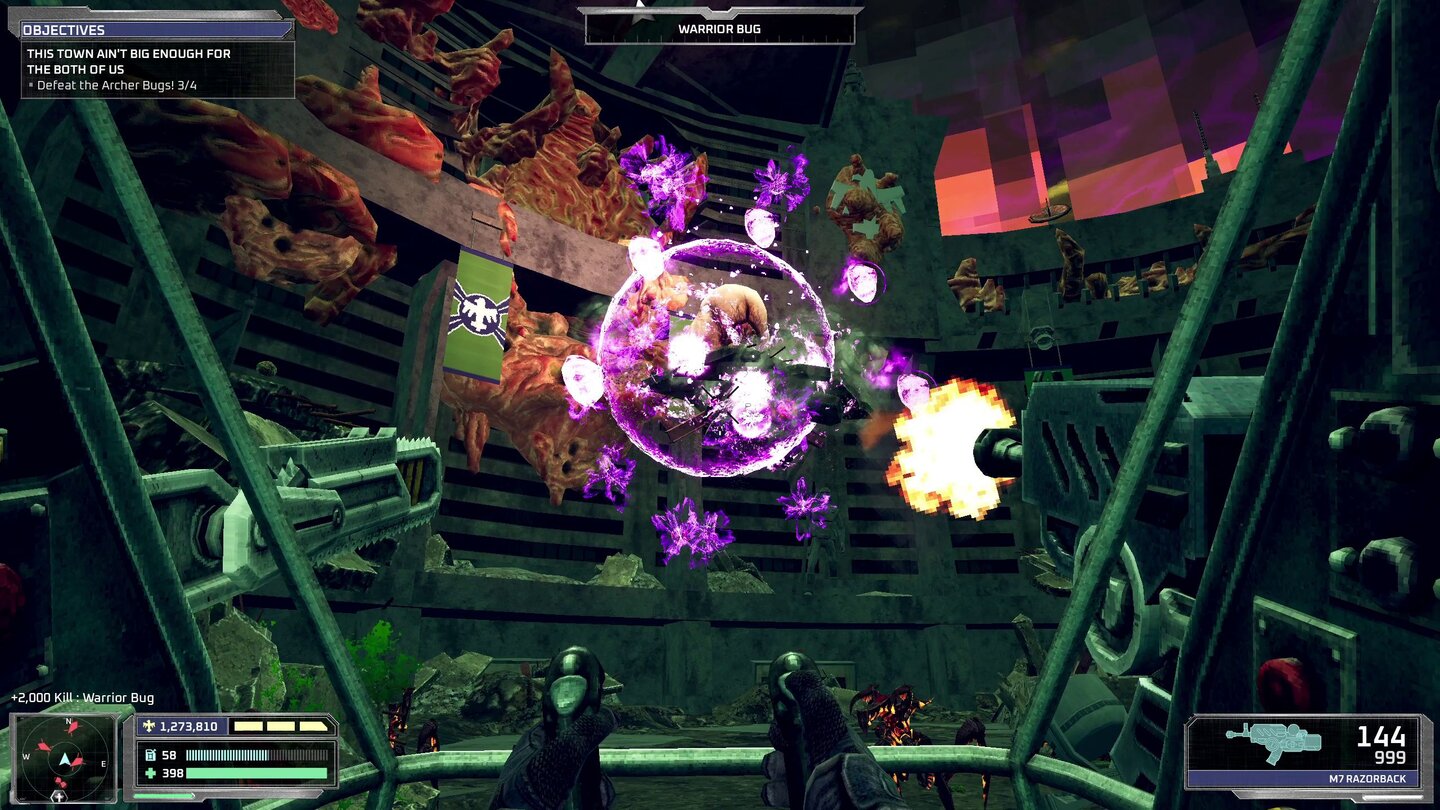
Task: Select the M7 Razorback weapon silhouette
Action: click(x=1274, y=743)
